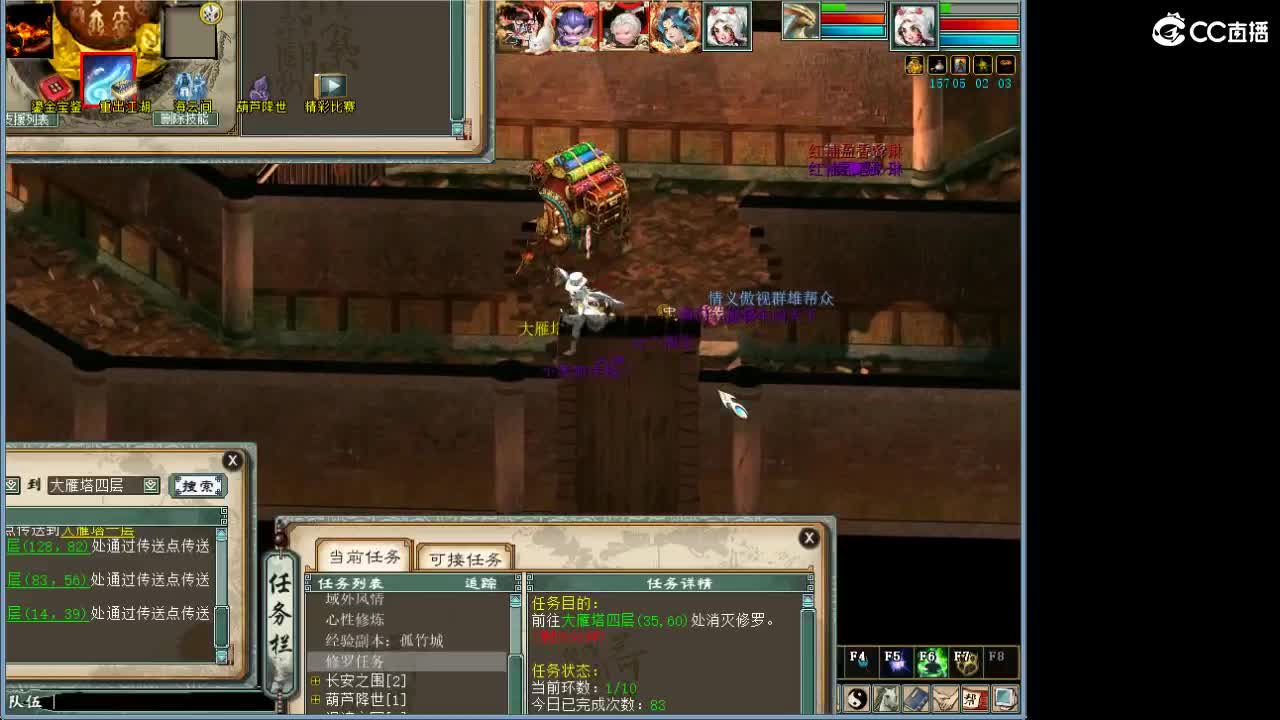1280x720 pixels.
Task: Click the 葫芦降世 gourd icon
Action: click(x=260, y=88)
